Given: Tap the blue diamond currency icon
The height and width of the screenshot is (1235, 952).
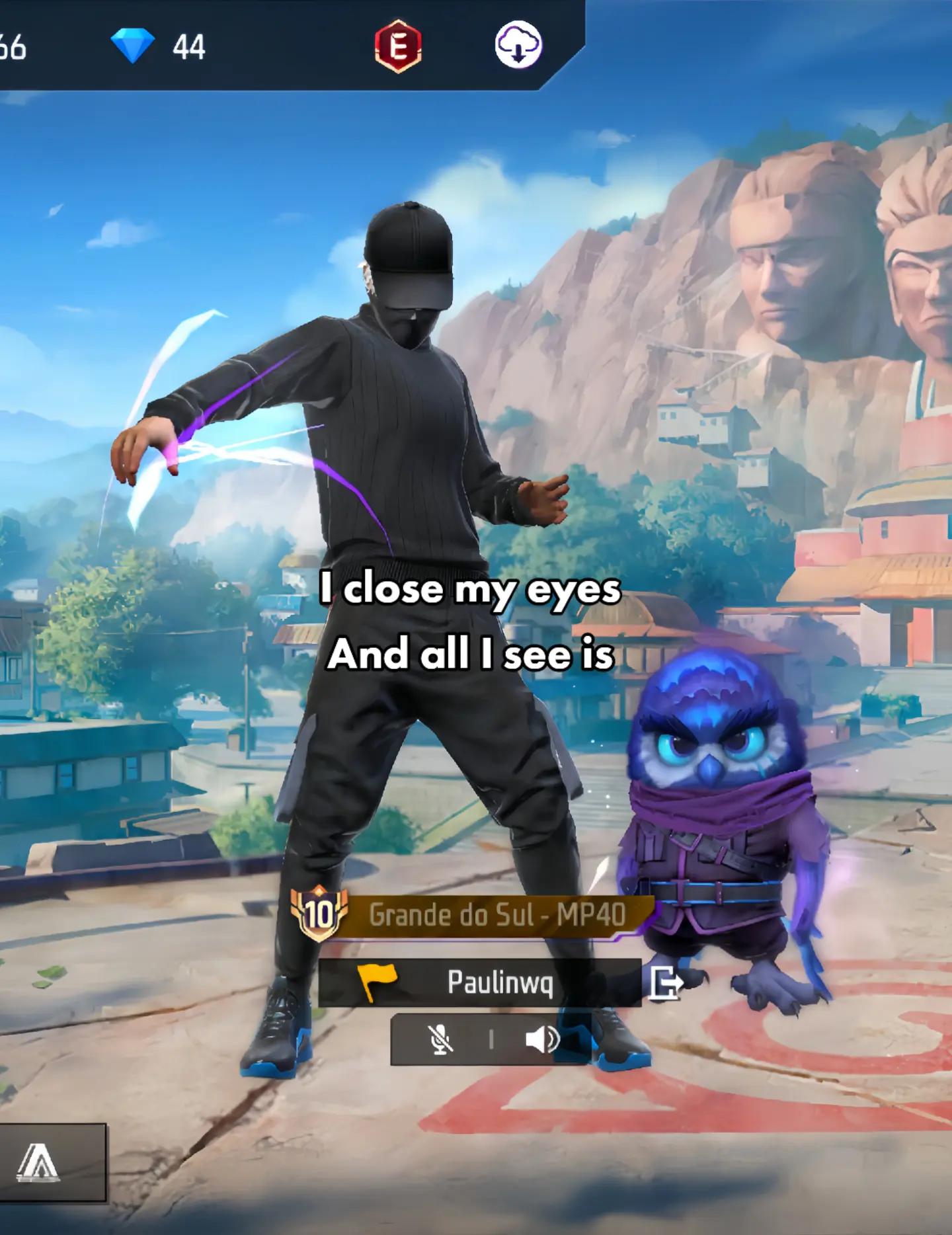Looking at the screenshot, I should pyautogui.click(x=132, y=46).
